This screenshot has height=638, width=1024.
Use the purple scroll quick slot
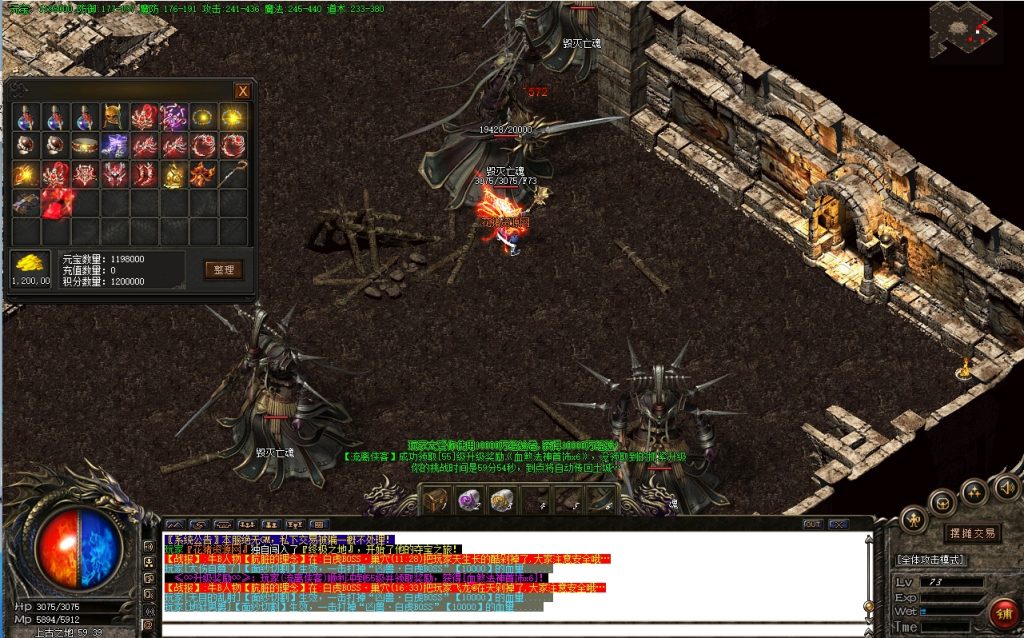(x=468, y=499)
